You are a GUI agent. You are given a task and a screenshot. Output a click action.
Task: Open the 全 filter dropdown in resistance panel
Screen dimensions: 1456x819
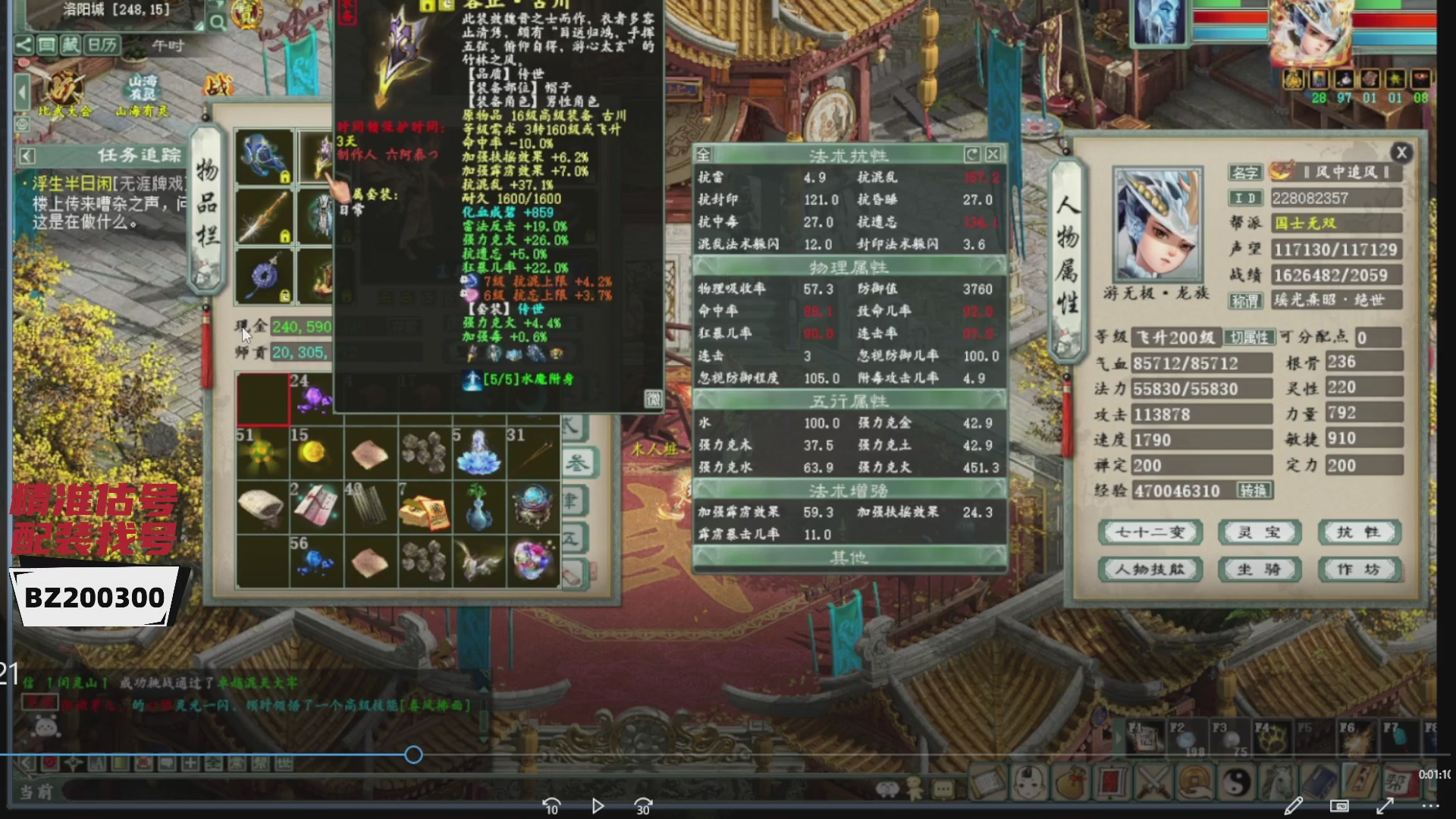click(703, 156)
